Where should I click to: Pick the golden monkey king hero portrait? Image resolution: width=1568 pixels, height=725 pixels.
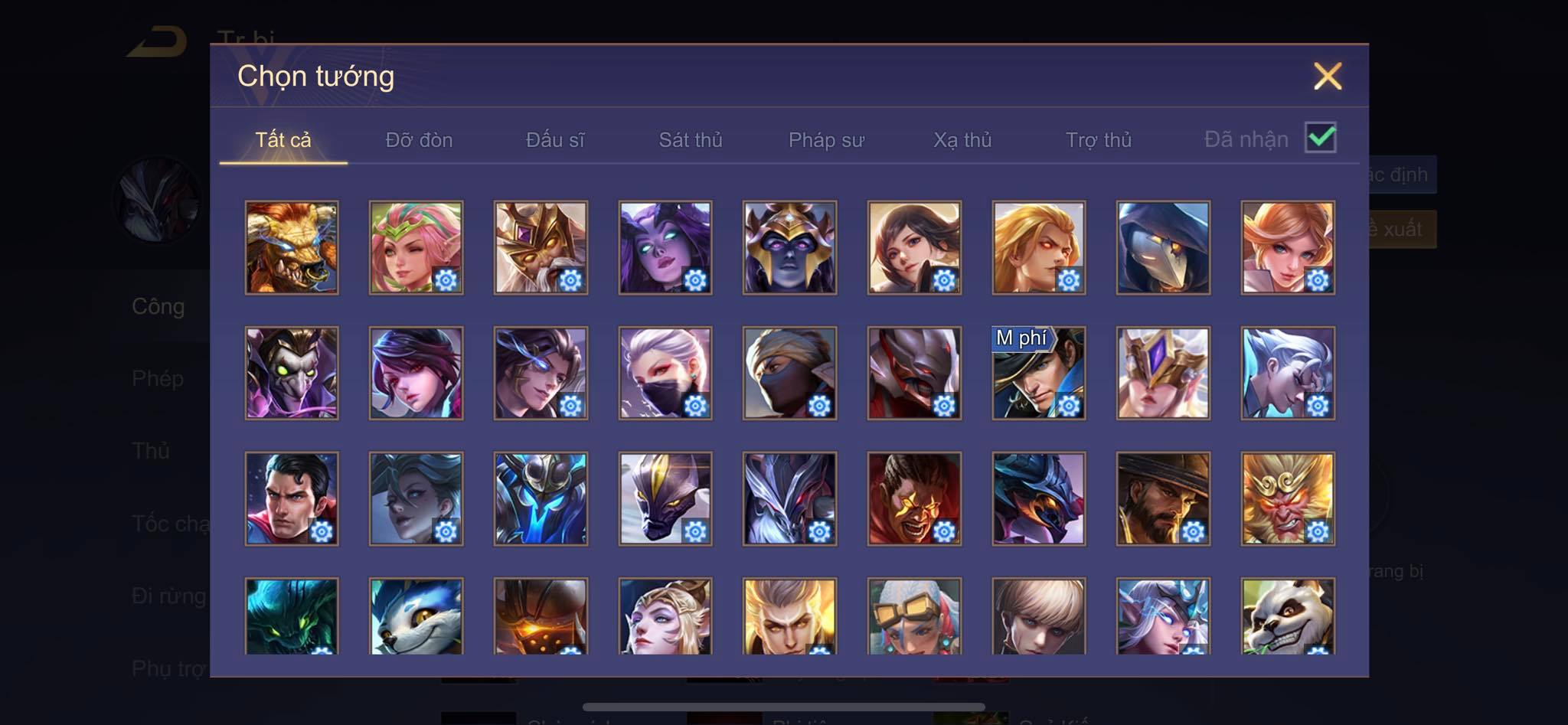1288,498
